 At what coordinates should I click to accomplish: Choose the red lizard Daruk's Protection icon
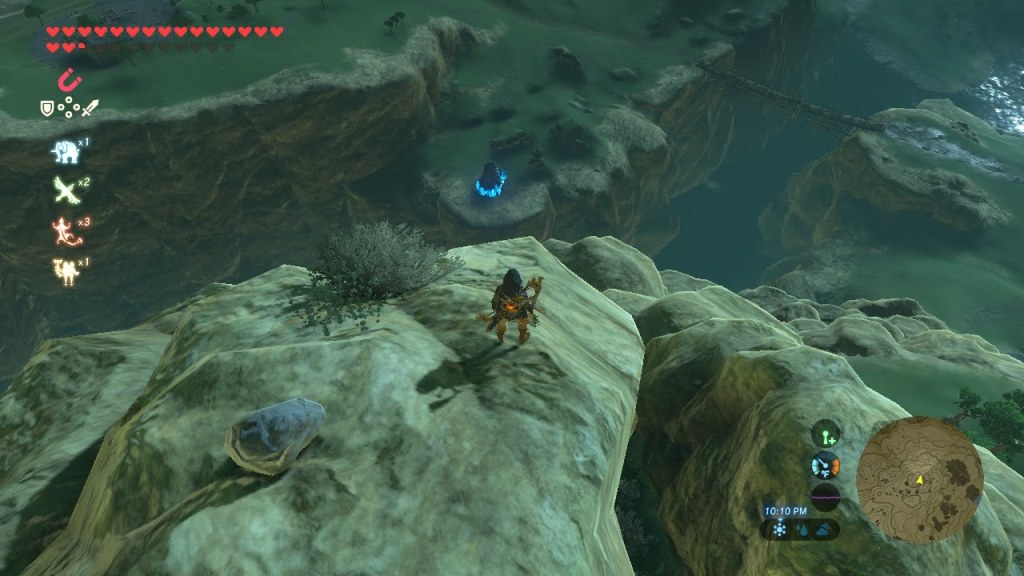(65, 231)
